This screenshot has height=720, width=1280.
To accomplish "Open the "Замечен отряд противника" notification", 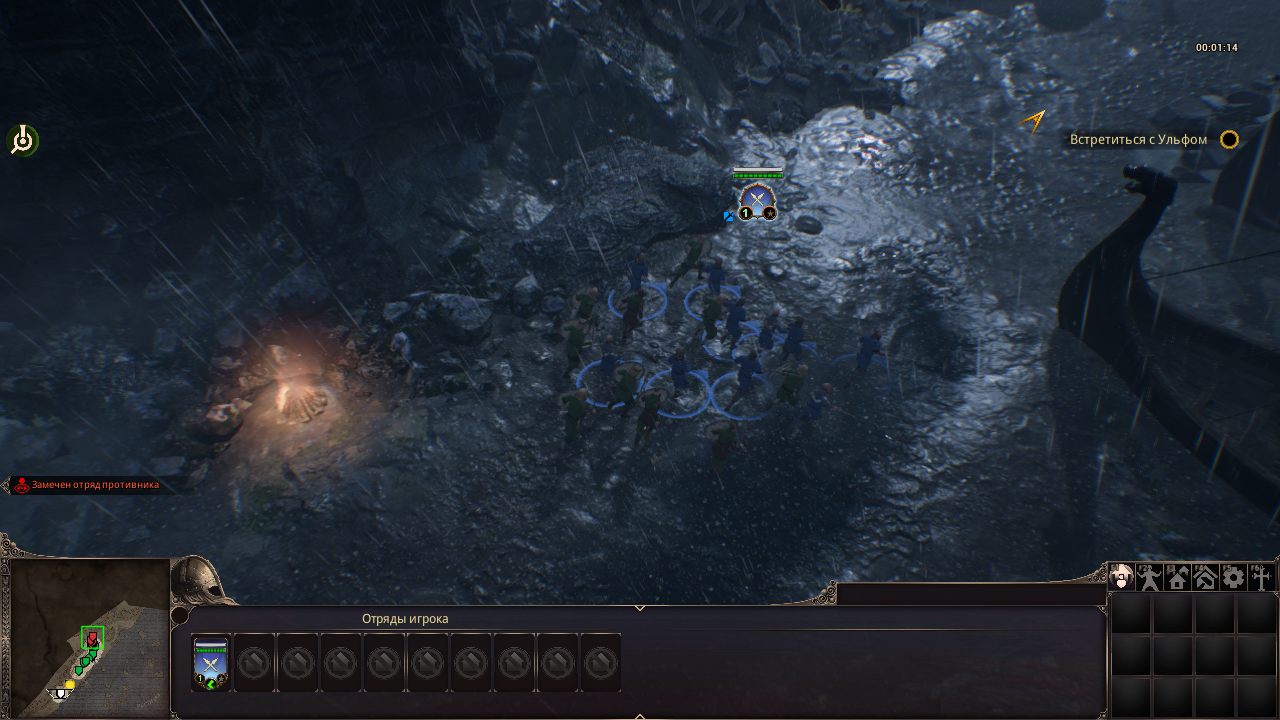I will click(x=94, y=485).
